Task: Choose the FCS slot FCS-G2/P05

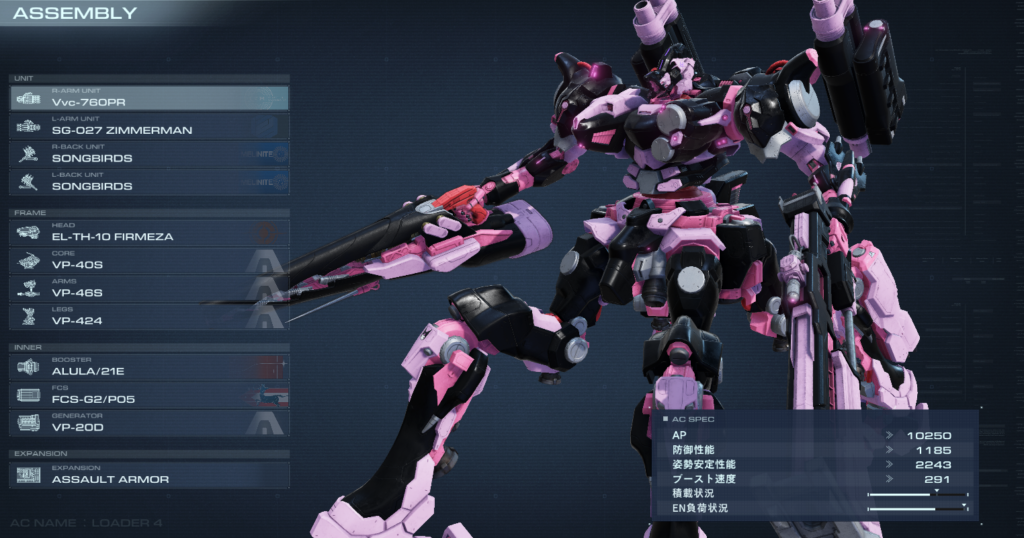Action: 150,395
